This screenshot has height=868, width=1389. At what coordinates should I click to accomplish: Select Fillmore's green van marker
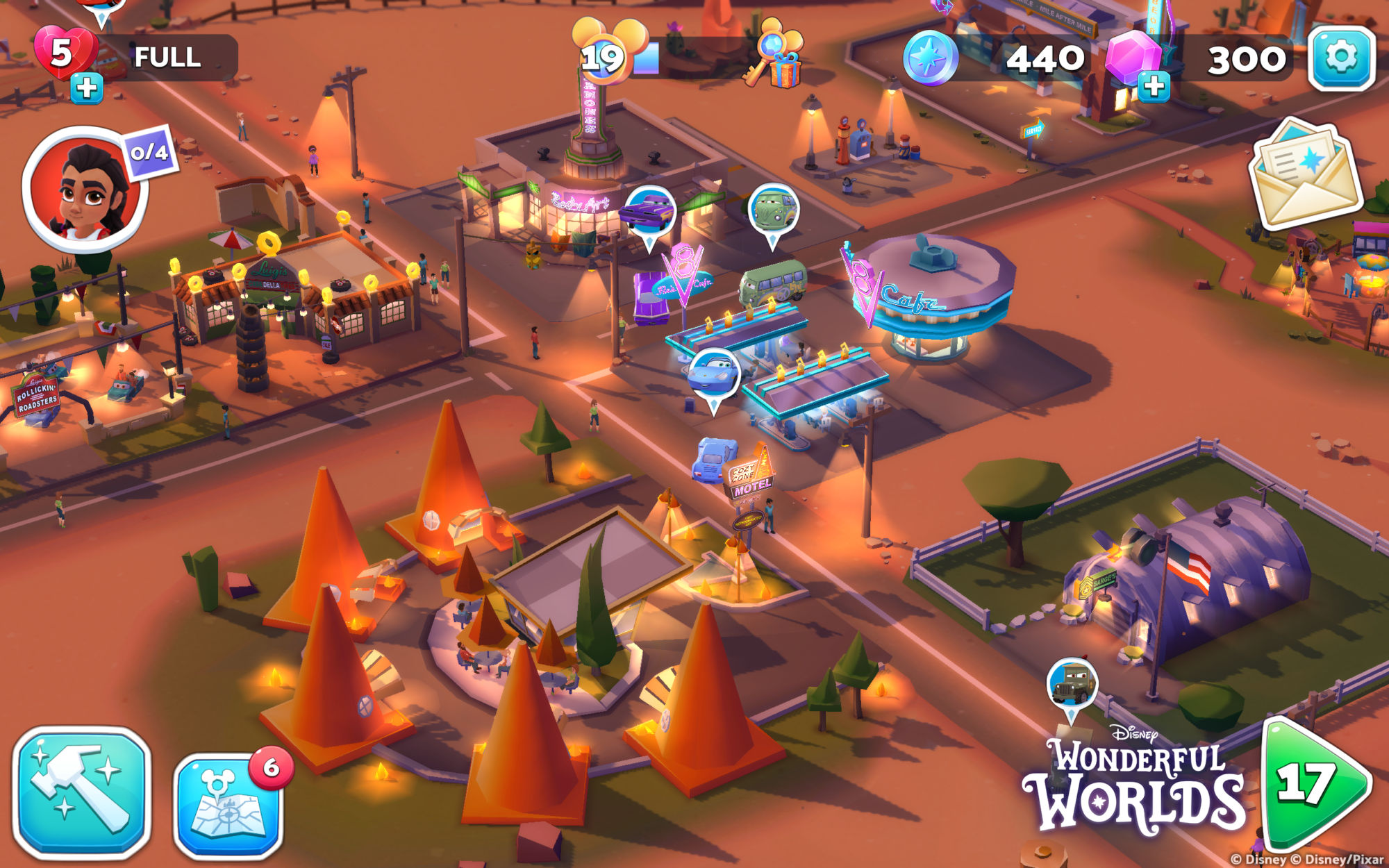click(774, 209)
